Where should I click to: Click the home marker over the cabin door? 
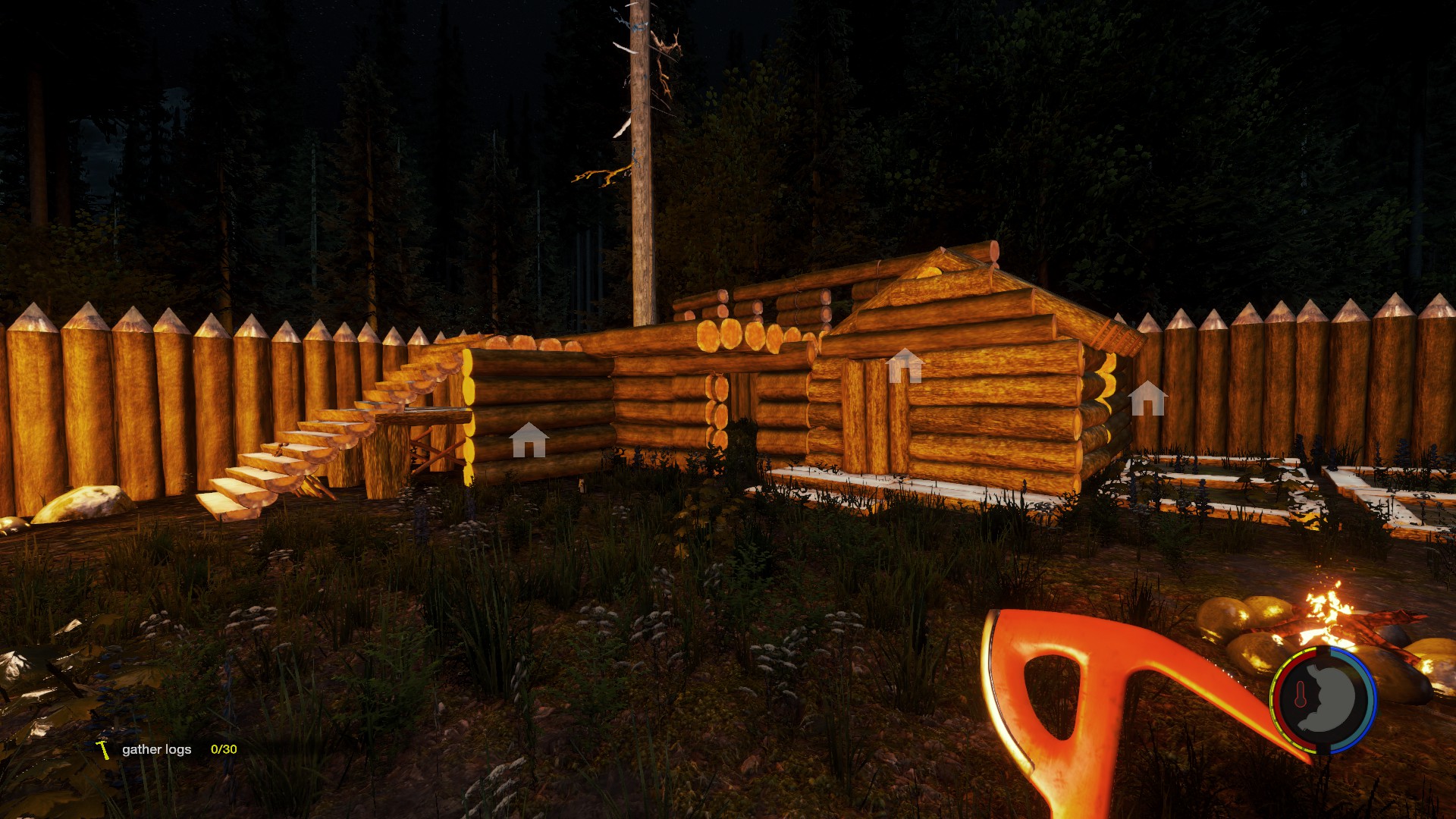coord(904,366)
